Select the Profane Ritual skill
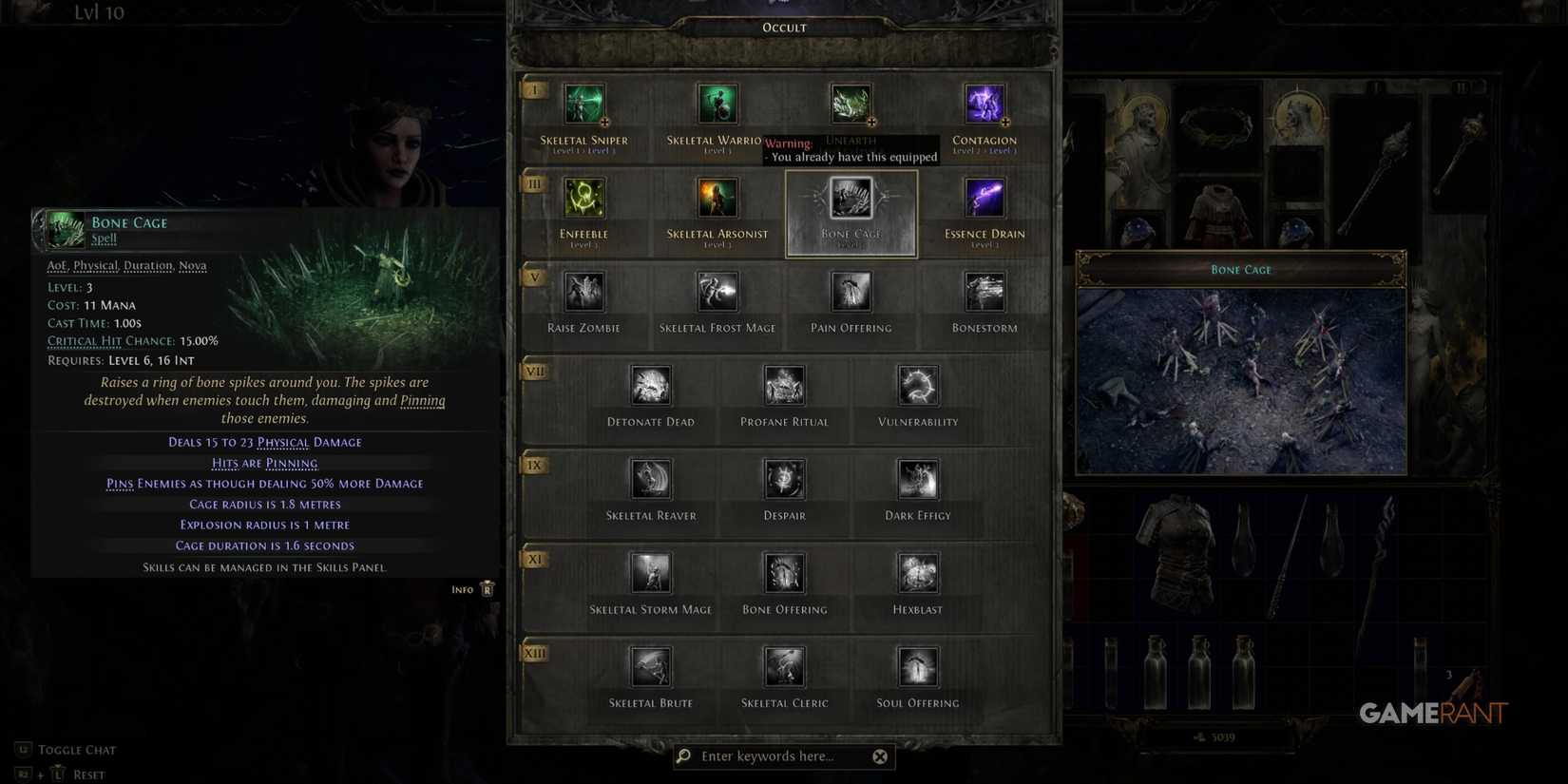 pos(784,385)
